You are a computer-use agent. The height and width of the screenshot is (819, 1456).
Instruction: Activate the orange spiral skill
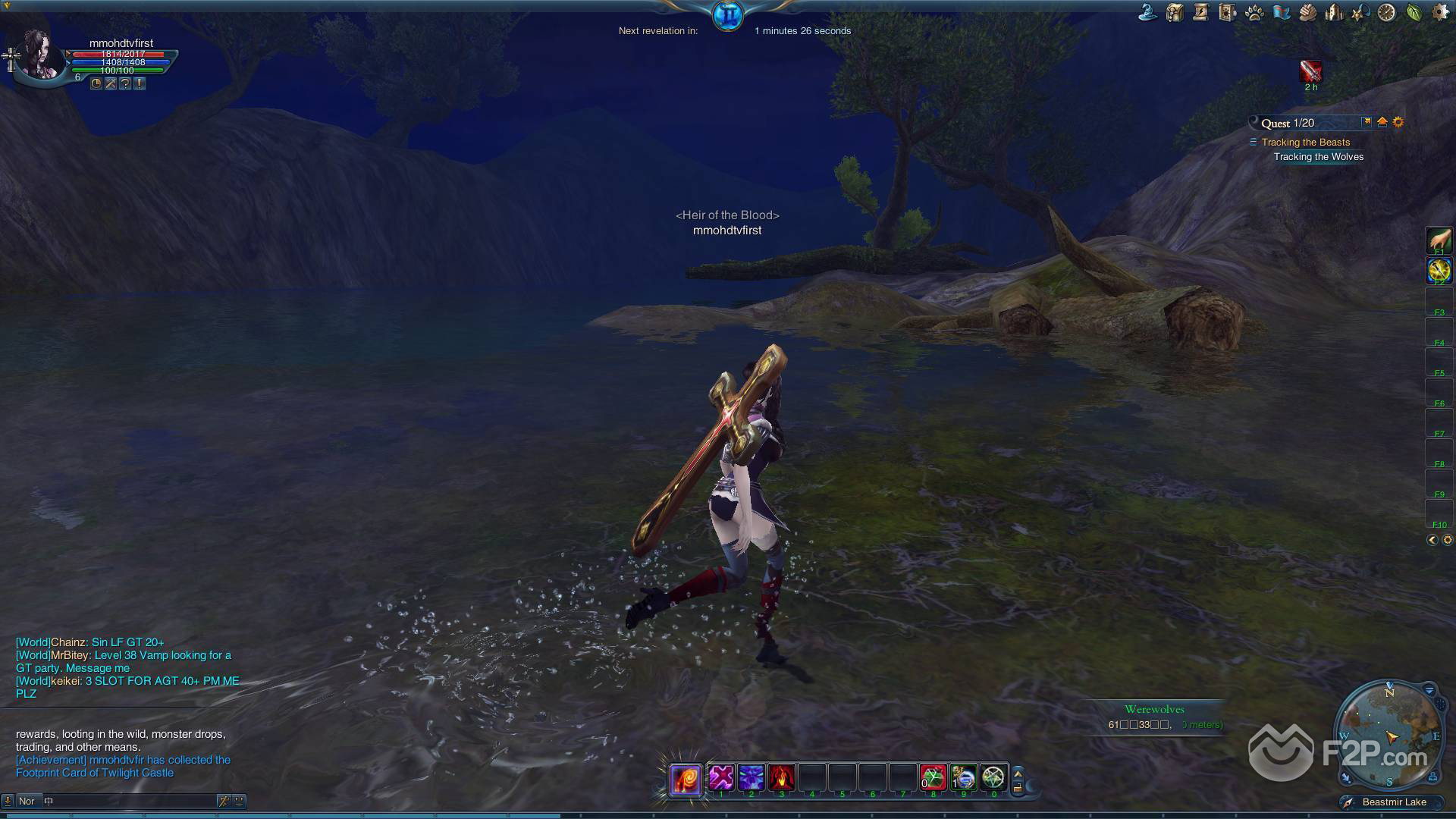(685, 779)
